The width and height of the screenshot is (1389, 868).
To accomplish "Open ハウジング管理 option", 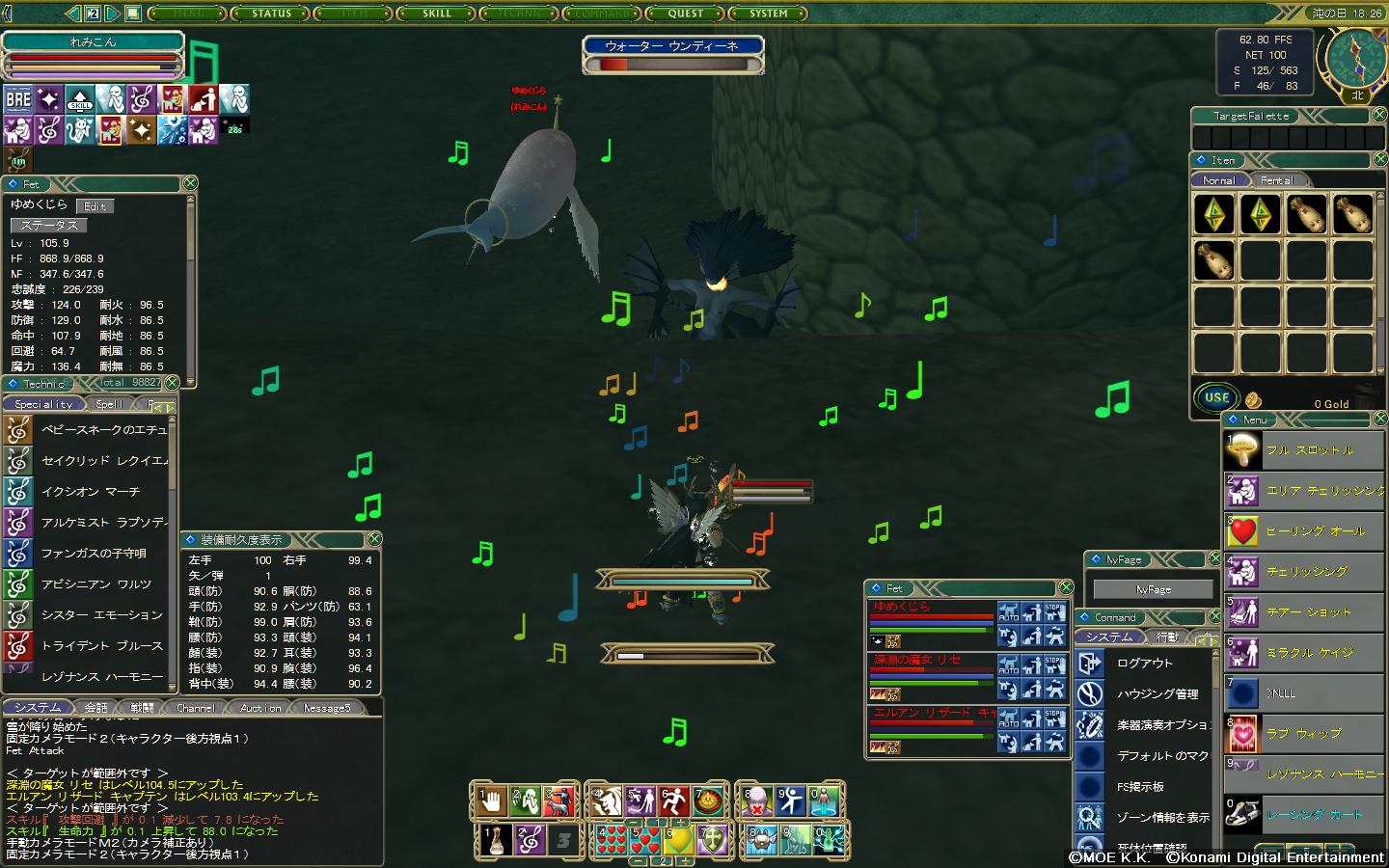I will pyautogui.click(x=1157, y=694).
